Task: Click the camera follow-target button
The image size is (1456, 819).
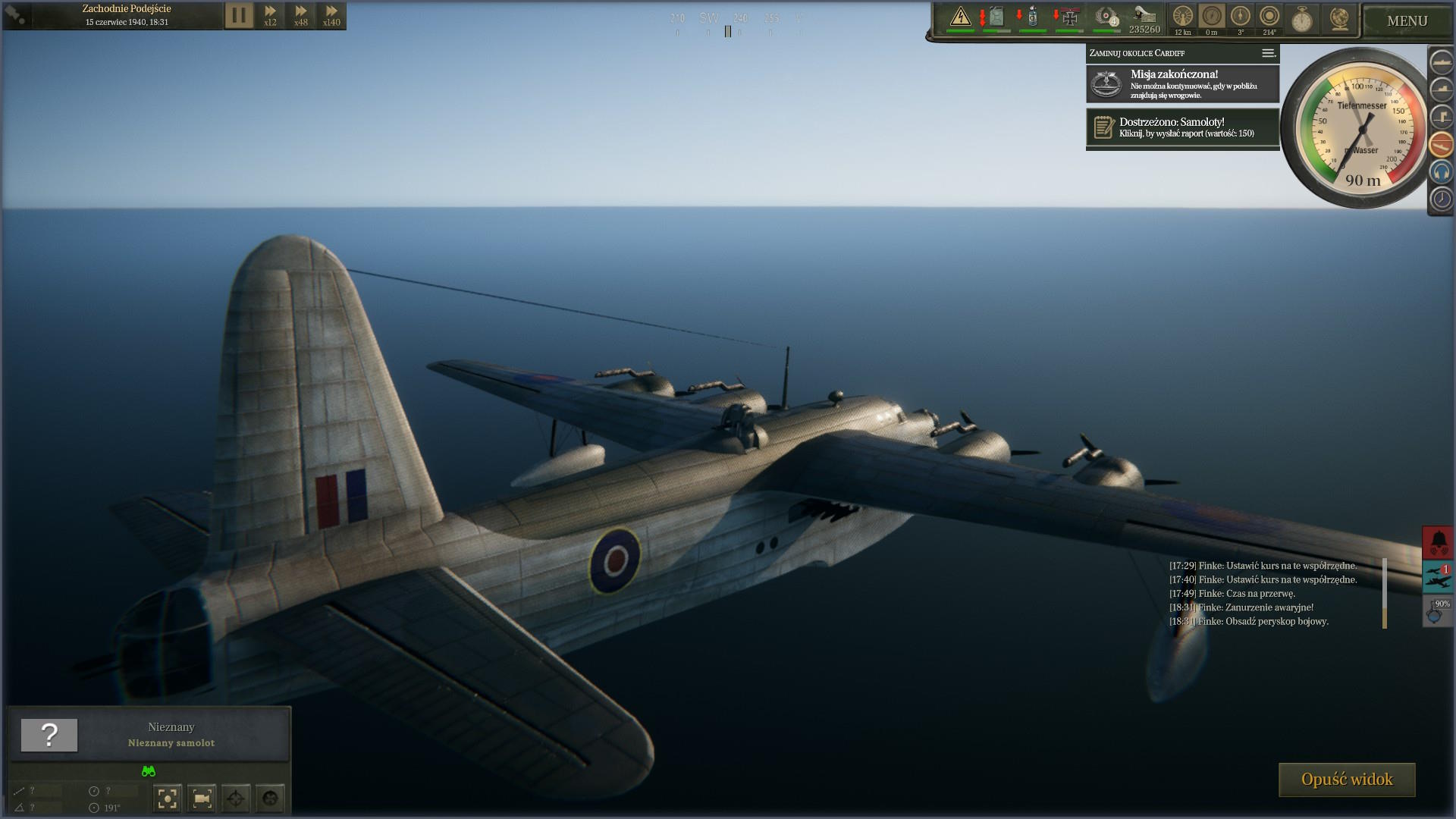Action: [202, 798]
